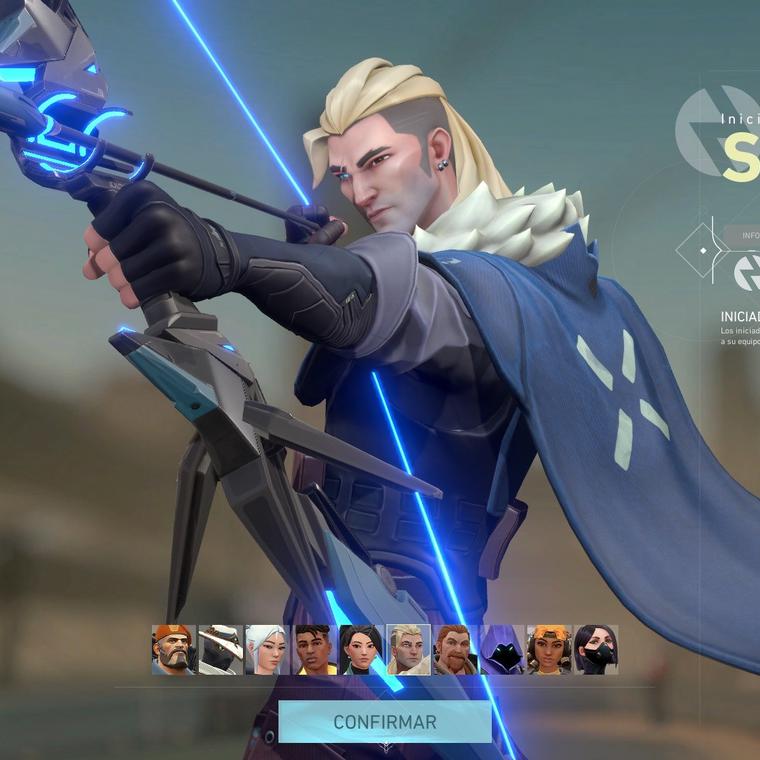Pick Jett from the agent row
760x760 pixels.
267,650
